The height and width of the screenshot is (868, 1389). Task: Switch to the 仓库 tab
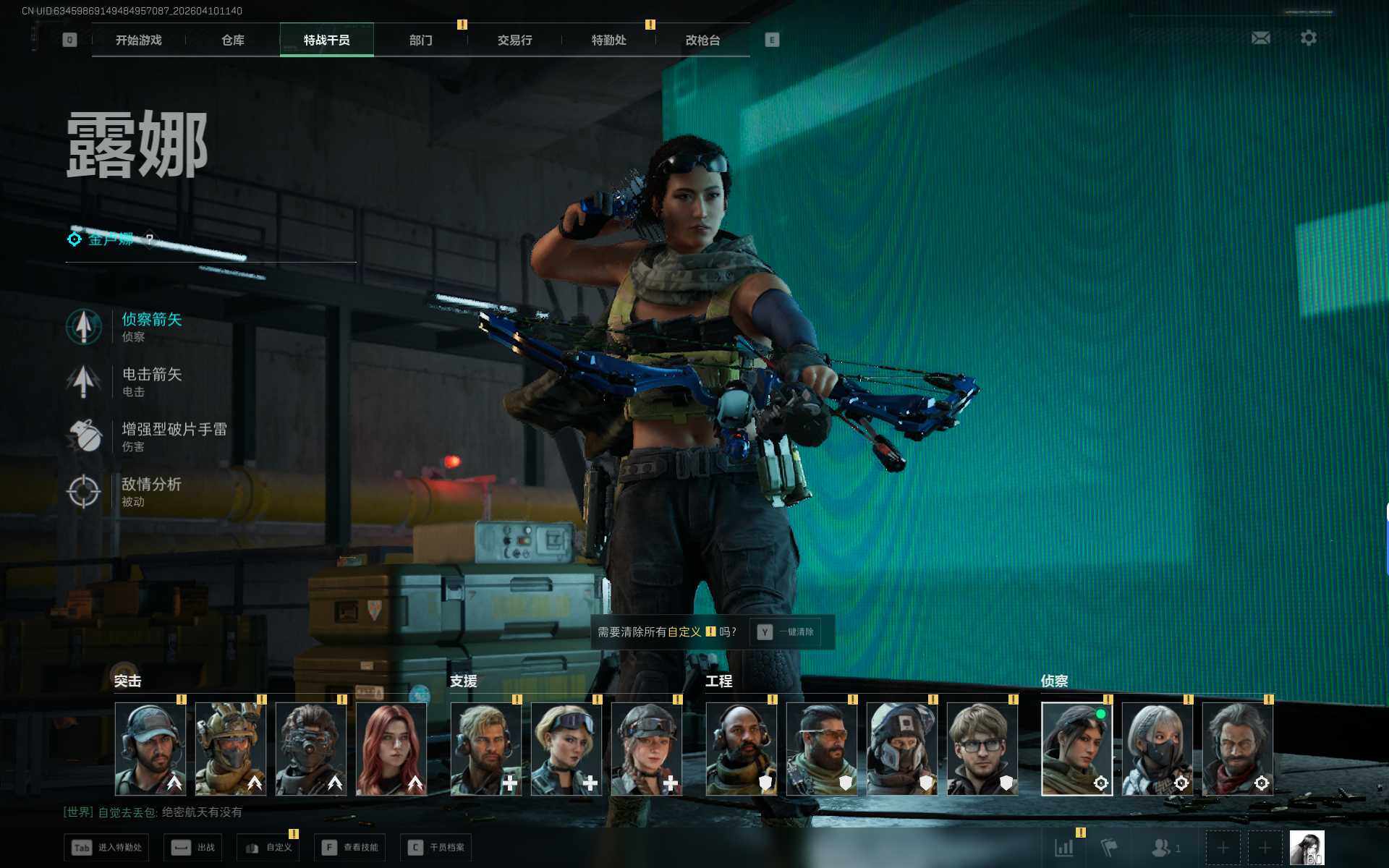click(x=232, y=41)
